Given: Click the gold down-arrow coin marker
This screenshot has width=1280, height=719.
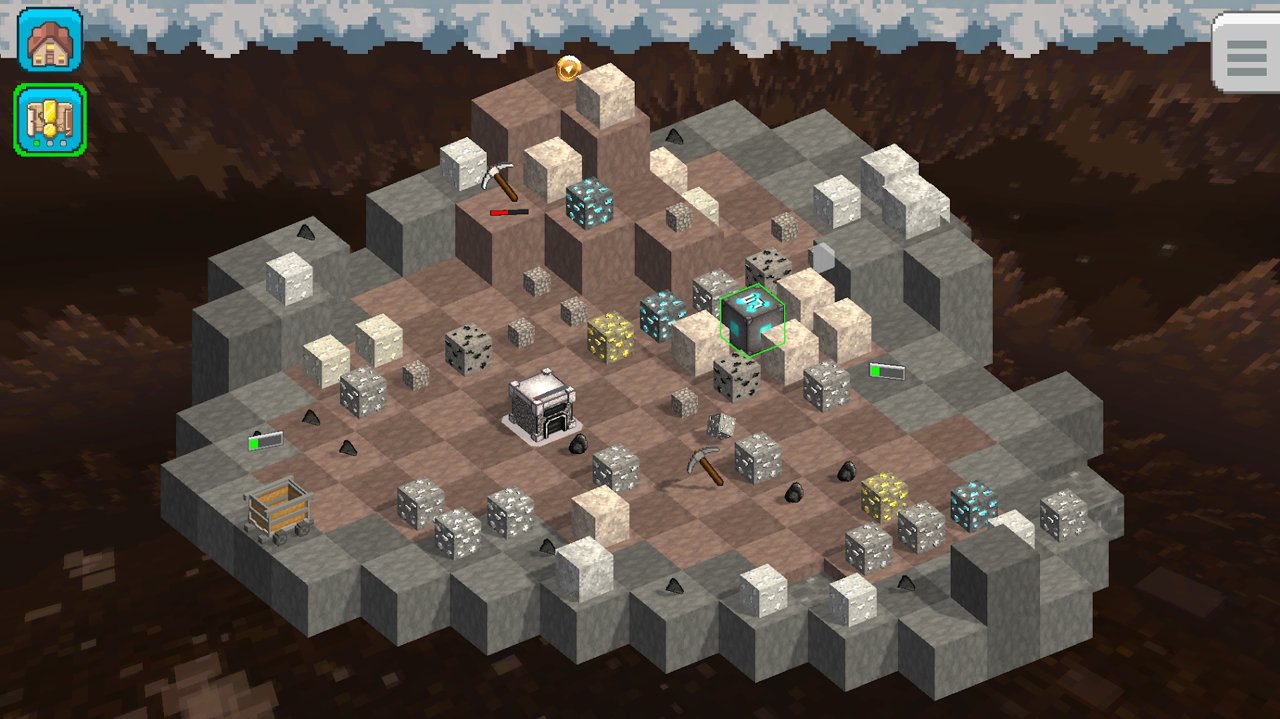Looking at the screenshot, I should pyautogui.click(x=569, y=67).
